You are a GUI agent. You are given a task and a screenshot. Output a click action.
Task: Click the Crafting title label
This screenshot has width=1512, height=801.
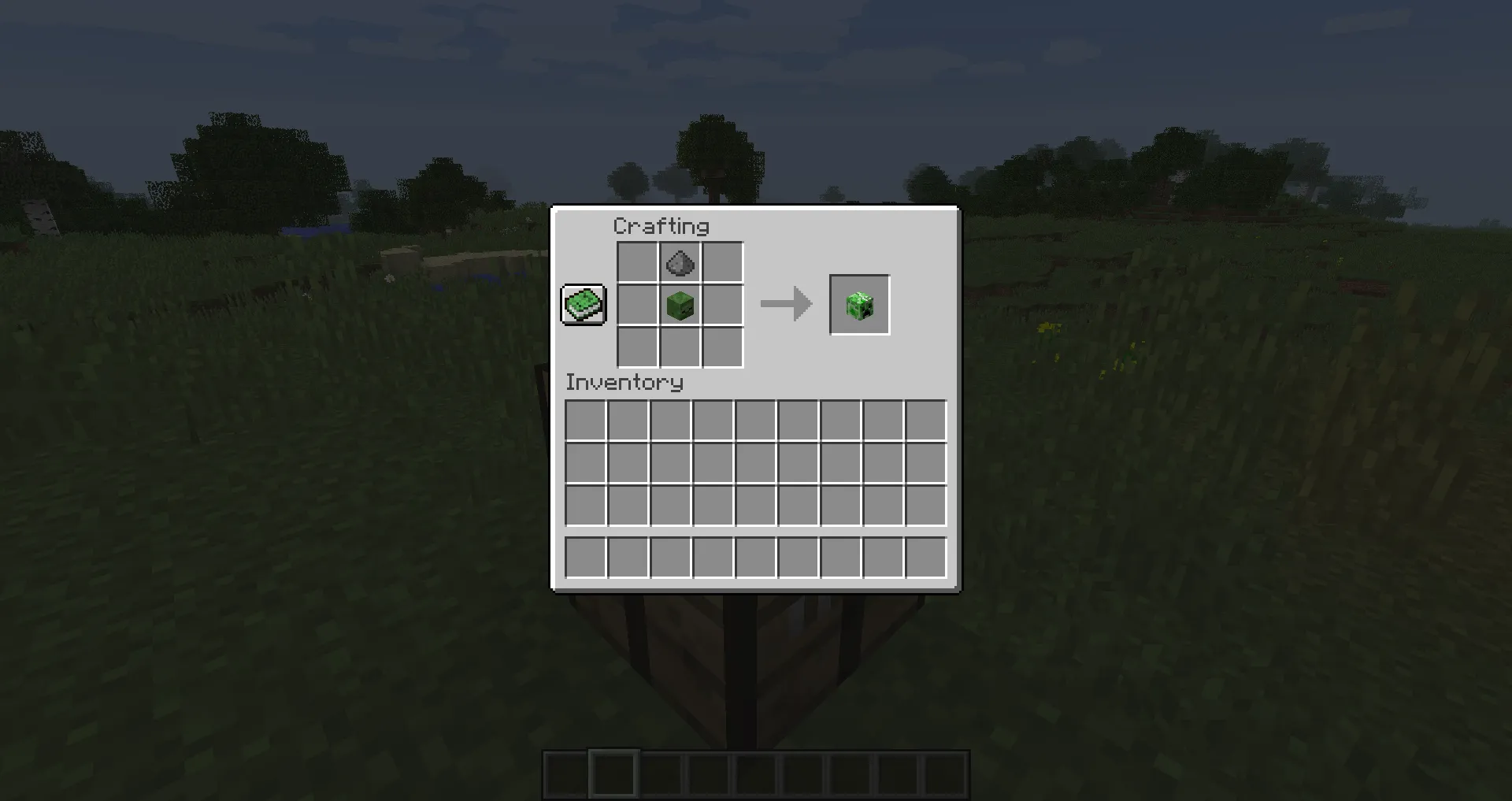(x=661, y=226)
